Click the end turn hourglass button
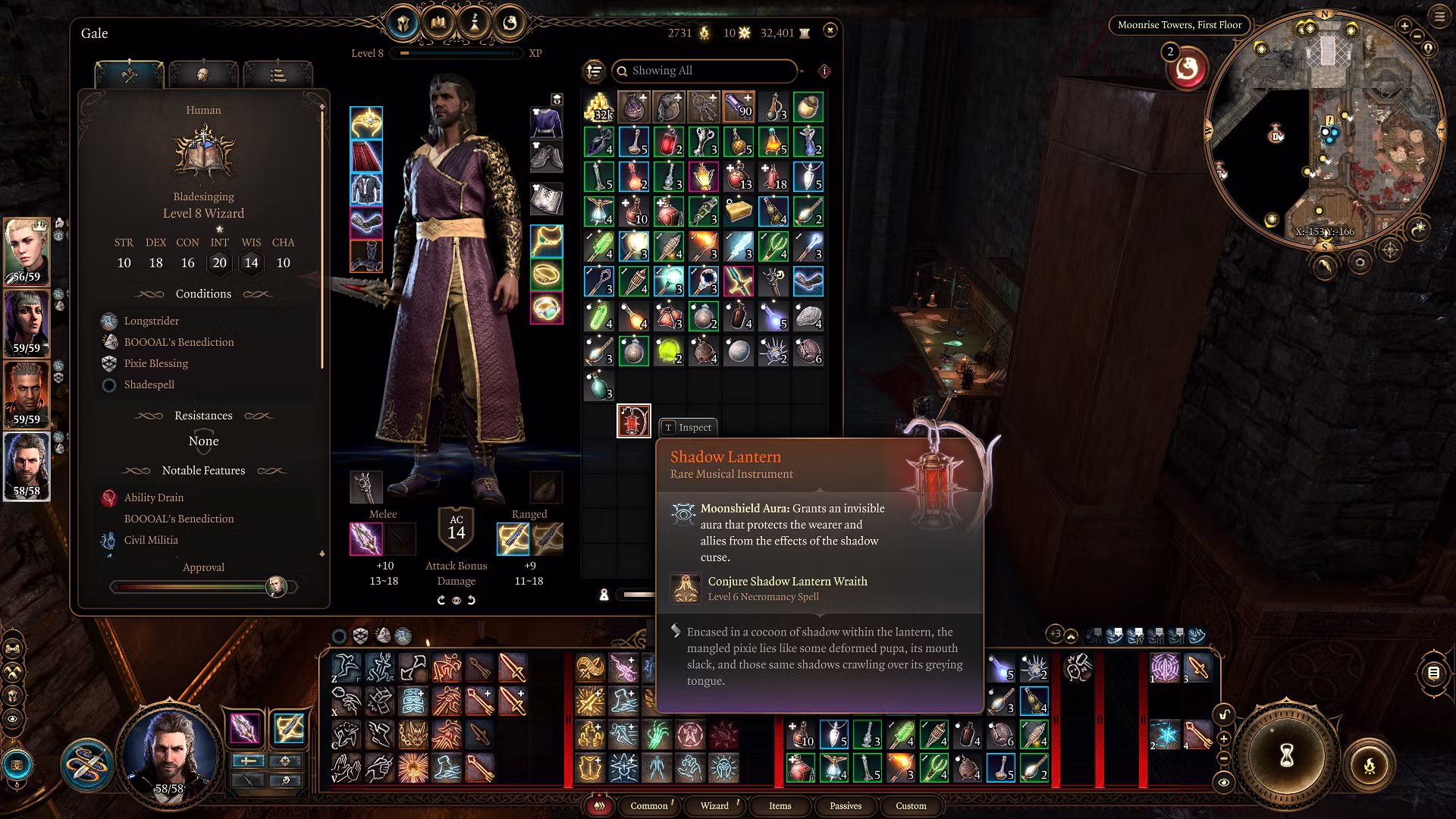Viewport: 1456px width, 819px height. 1286,755
